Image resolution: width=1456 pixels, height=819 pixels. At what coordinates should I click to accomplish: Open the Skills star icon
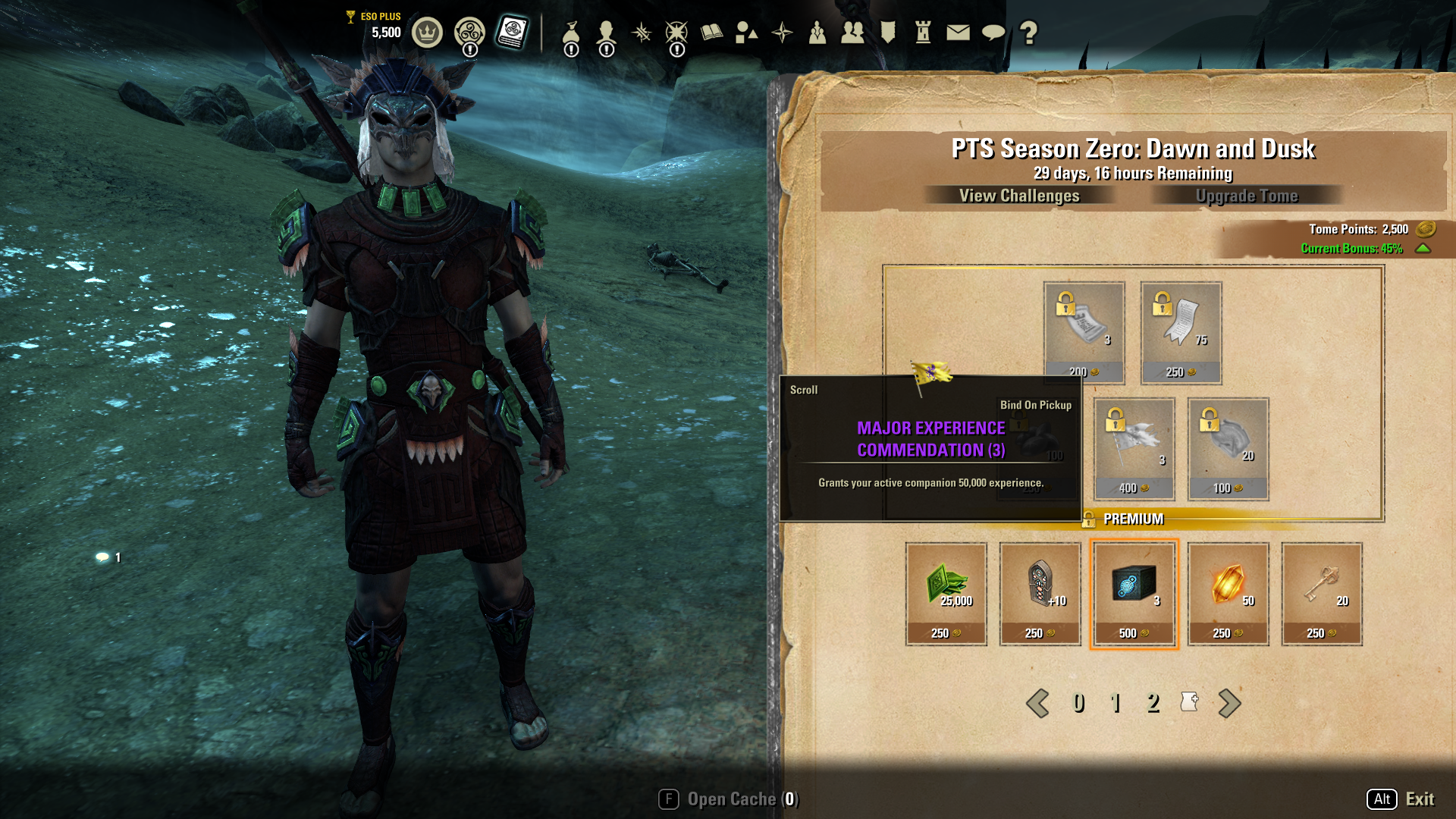(642, 31)
